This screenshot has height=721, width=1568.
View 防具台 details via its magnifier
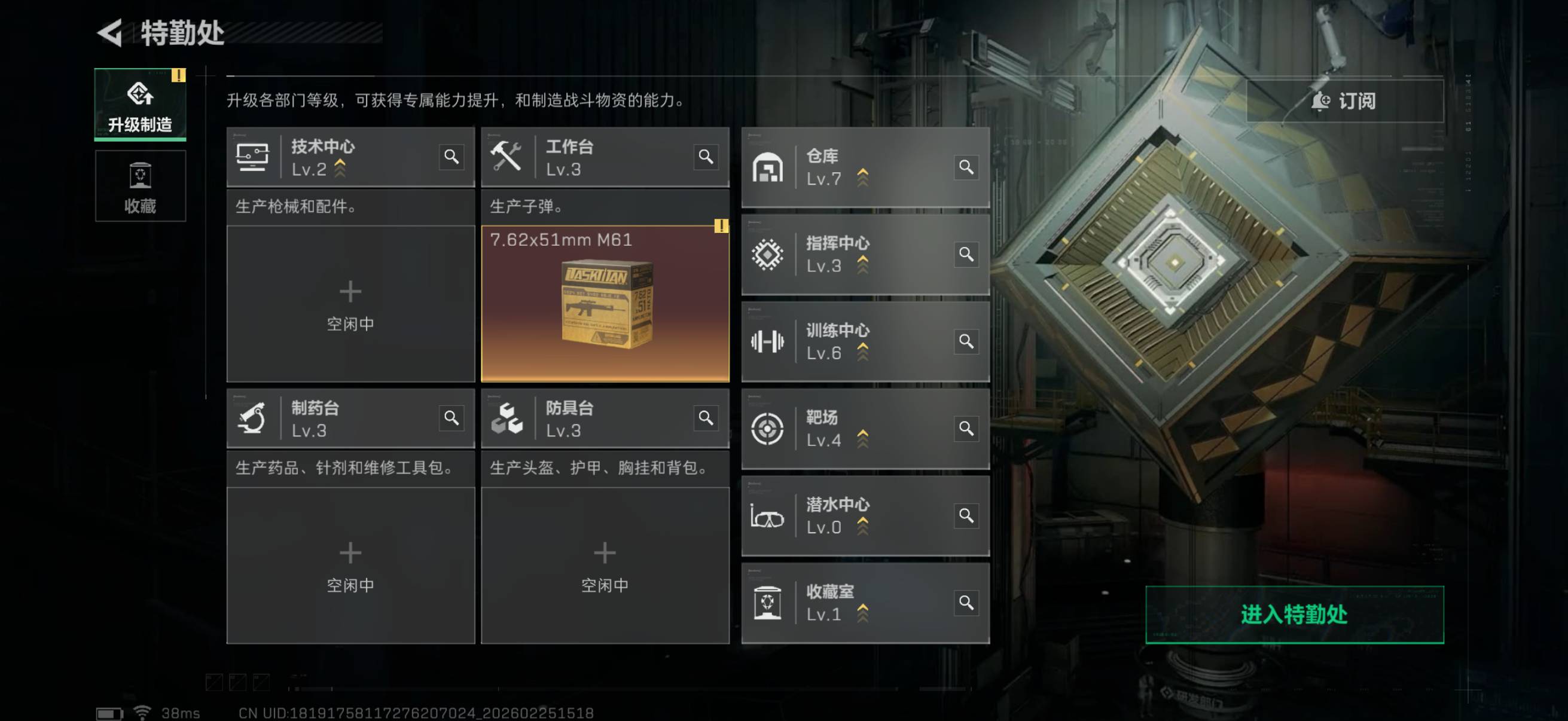tap(706, 418)
